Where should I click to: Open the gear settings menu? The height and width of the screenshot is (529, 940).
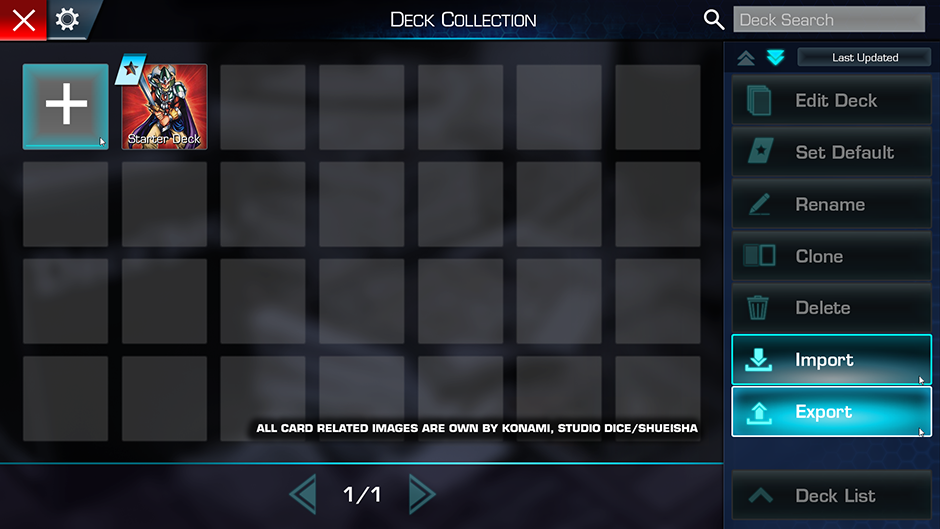coord(68,20)
